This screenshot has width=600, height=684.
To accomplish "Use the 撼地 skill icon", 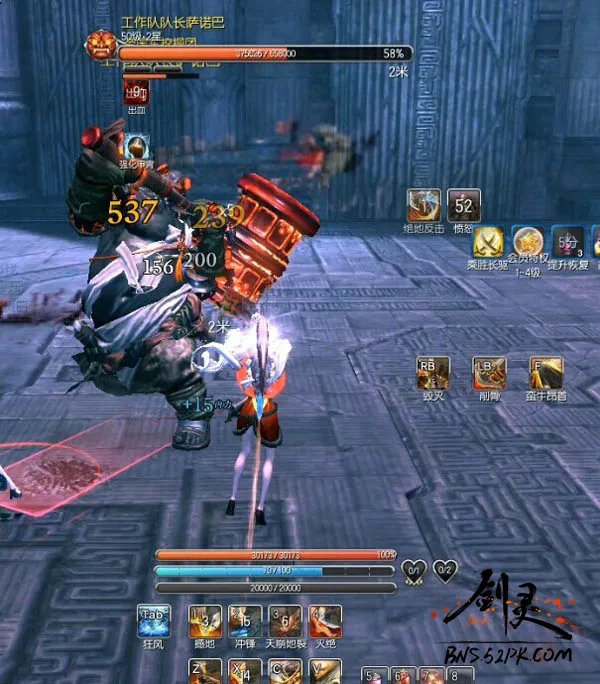I will coord(205,620).
